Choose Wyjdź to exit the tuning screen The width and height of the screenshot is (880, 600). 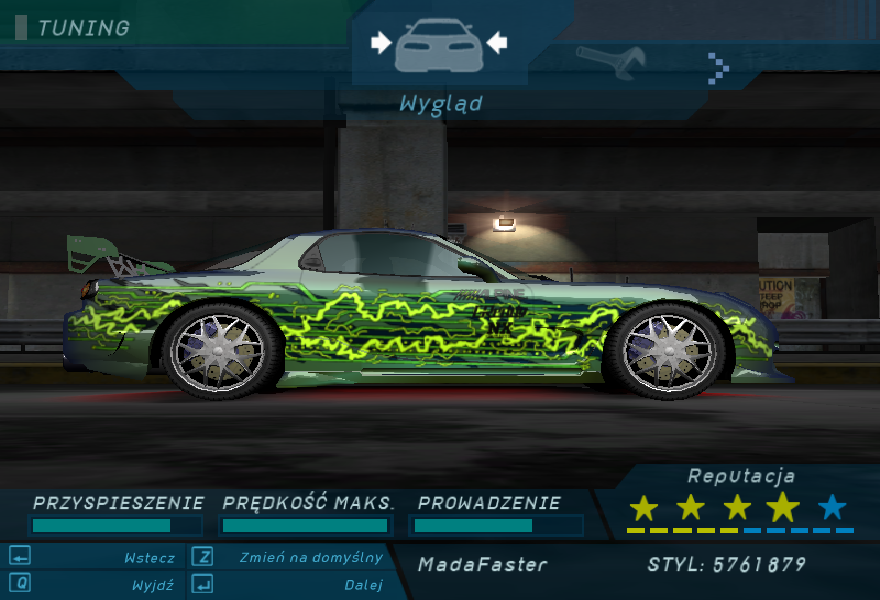click(x=152, y=585)
